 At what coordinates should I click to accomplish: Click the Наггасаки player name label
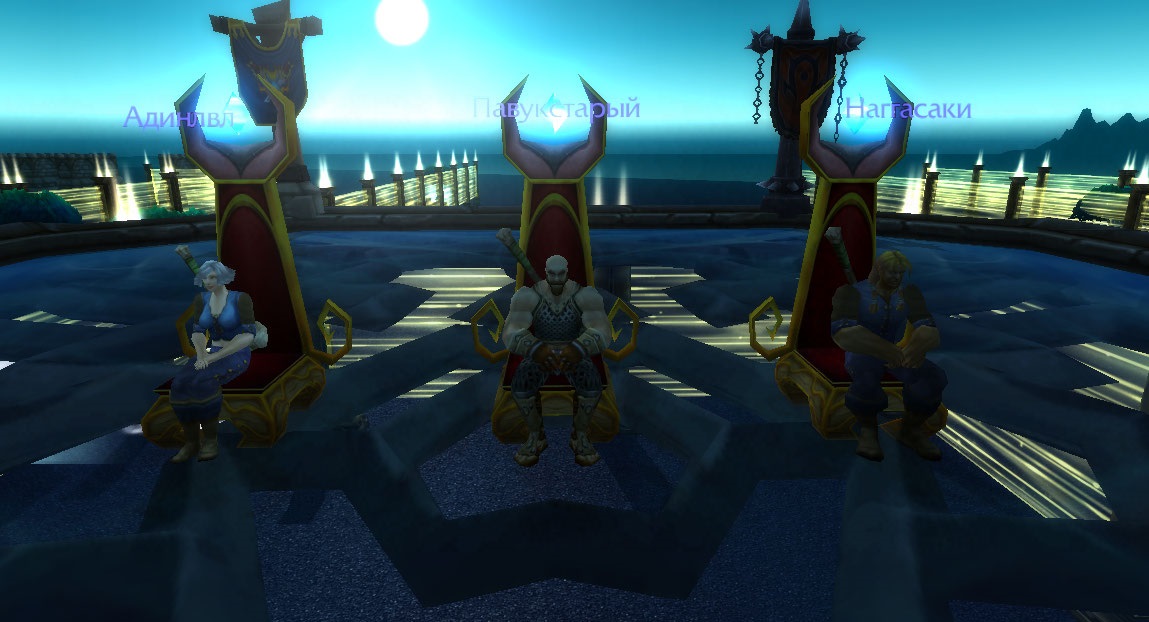click(x=907, y=109)
